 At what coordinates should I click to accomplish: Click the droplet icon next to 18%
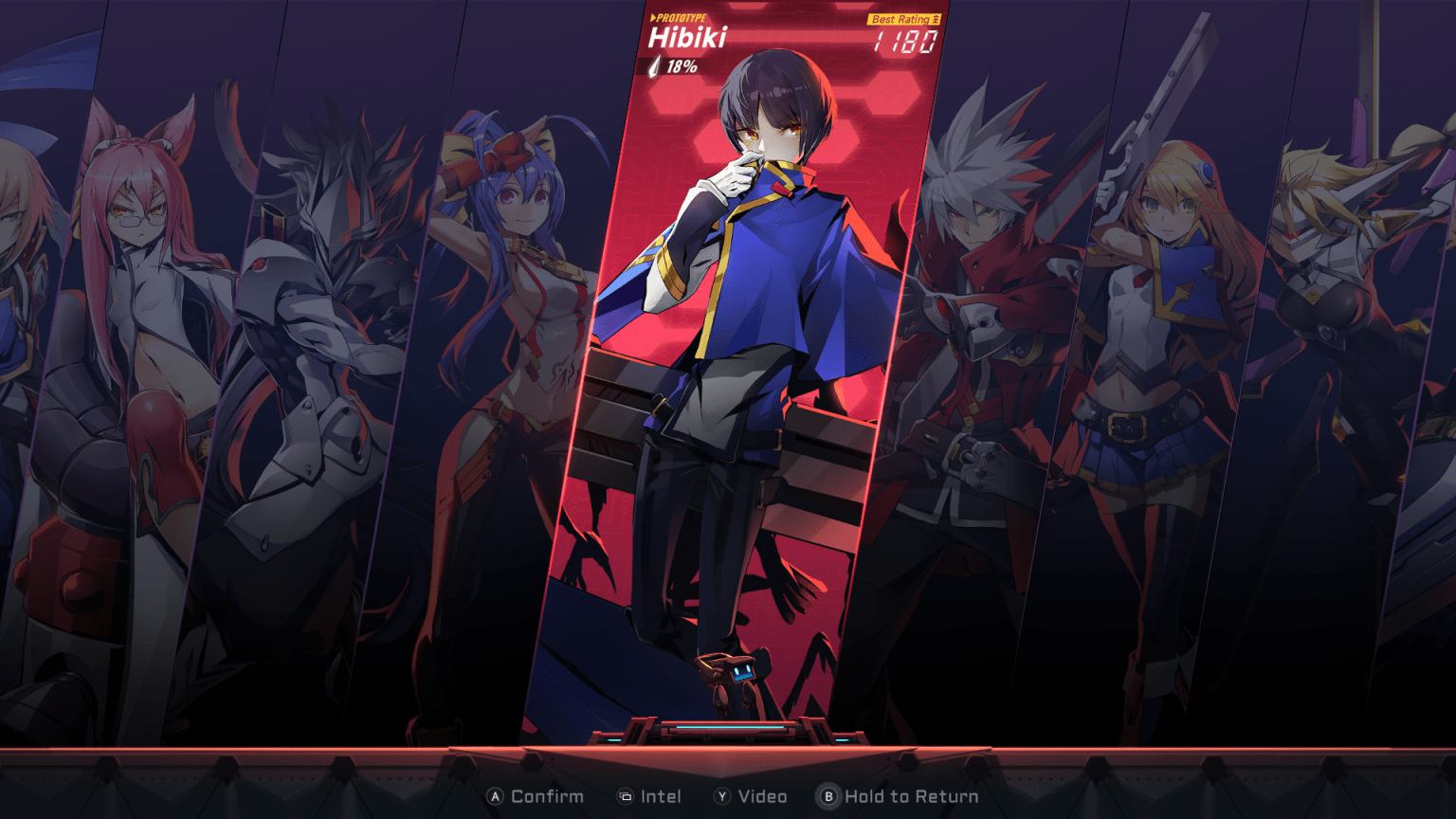pos(653,68)
